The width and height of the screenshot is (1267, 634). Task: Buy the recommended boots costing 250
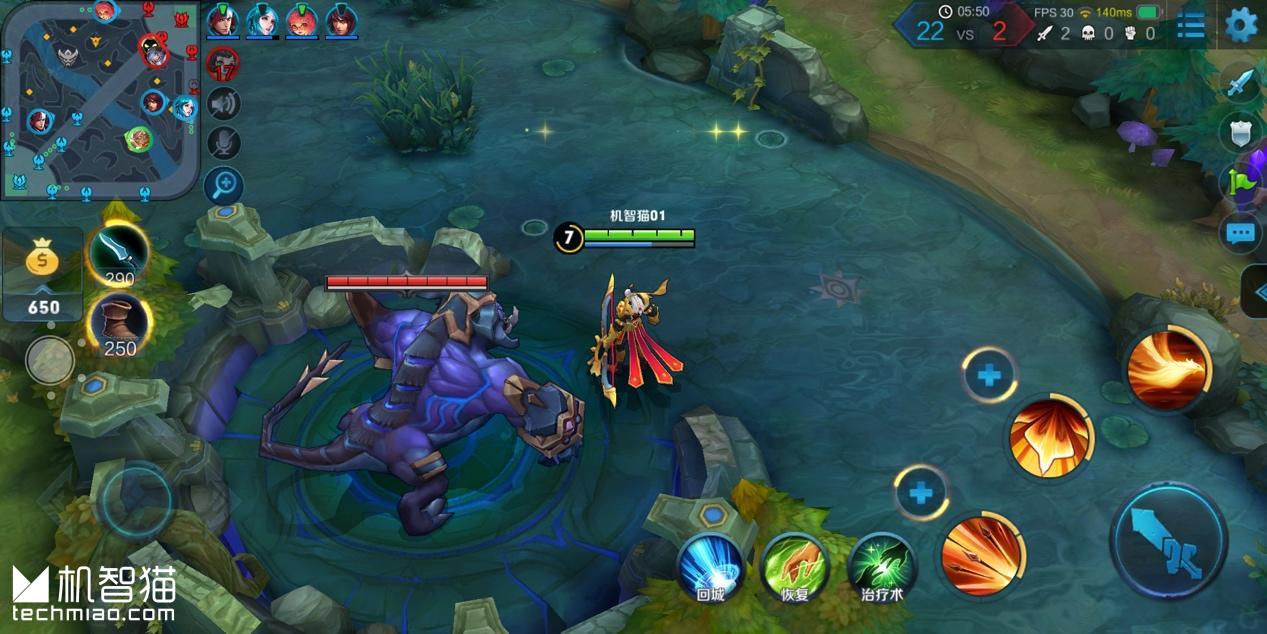[119, 324]
